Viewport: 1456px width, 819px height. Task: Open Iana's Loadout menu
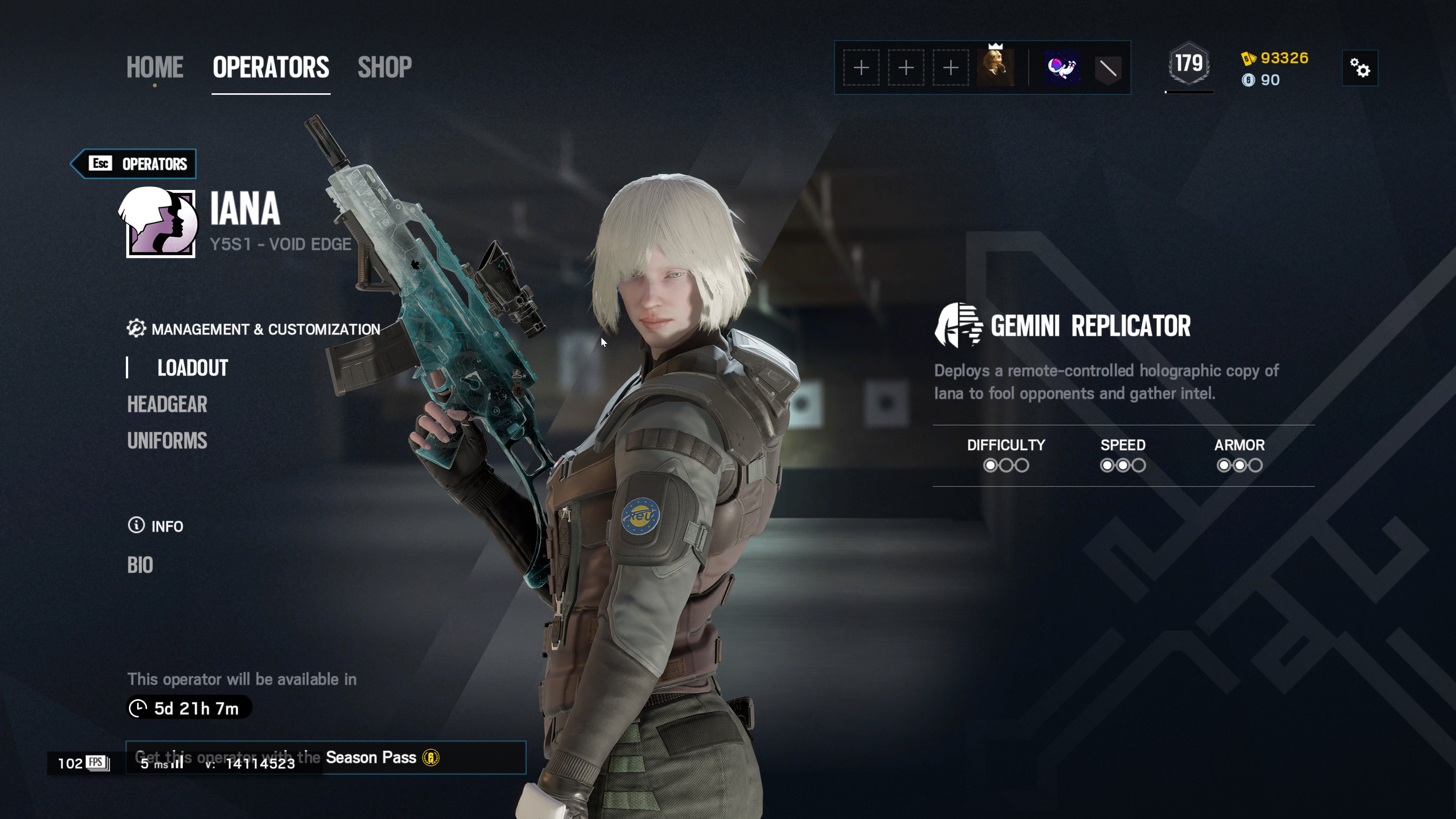(192, 368)
